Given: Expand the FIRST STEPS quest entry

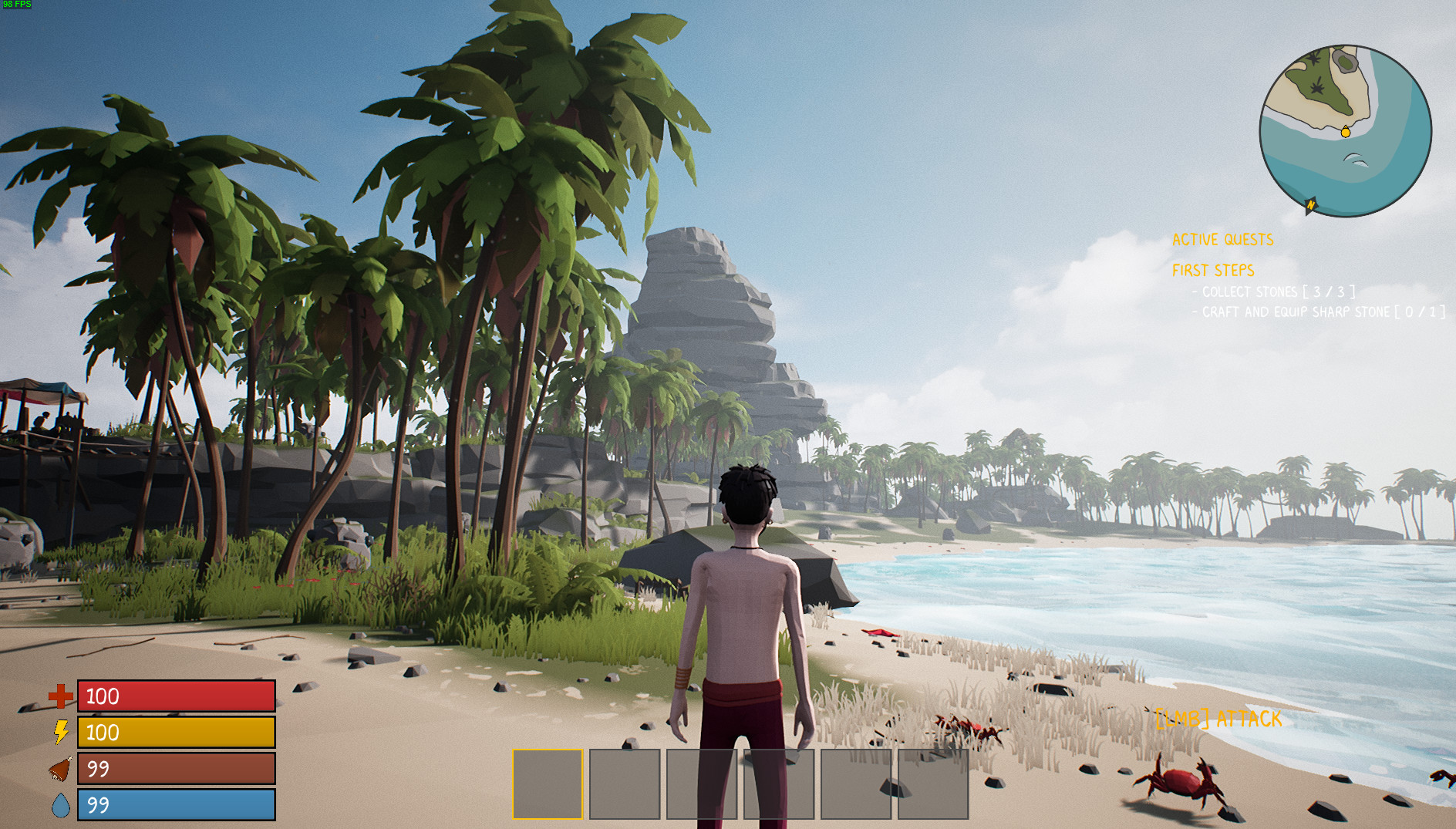Looking at the screenshot, I should pos(1215,271).
